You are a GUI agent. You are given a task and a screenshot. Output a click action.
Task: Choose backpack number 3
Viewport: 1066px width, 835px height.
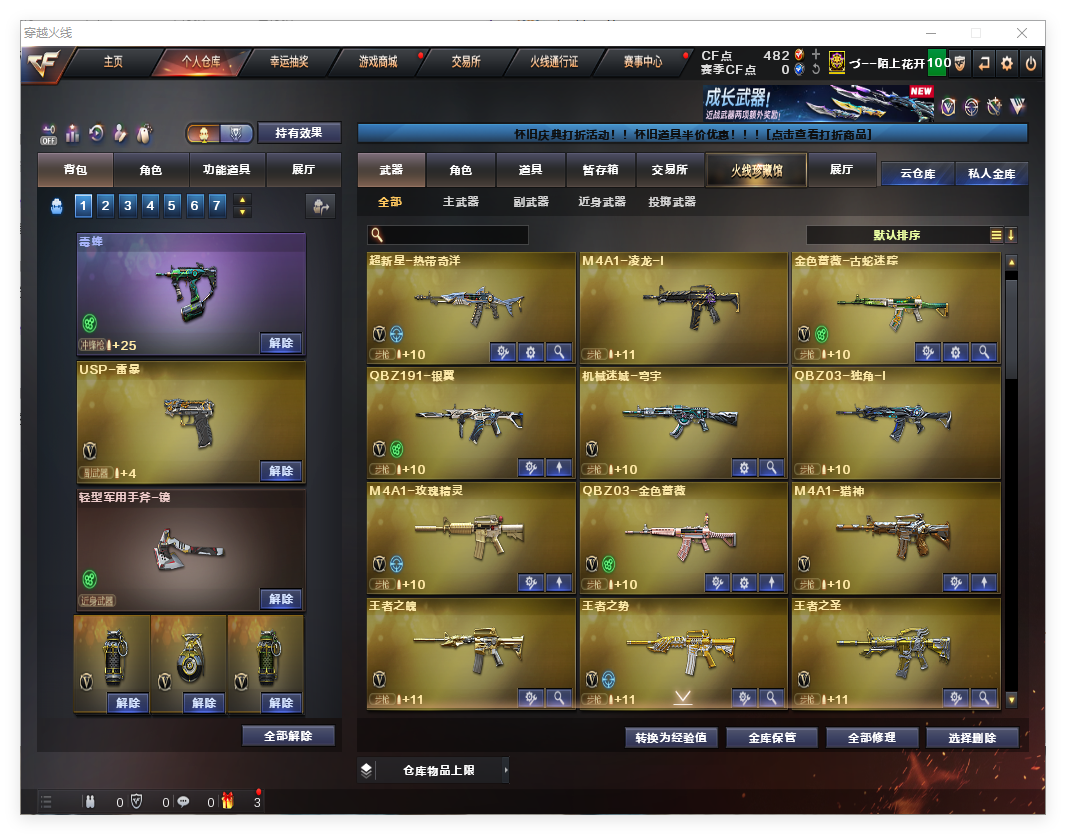128,206
